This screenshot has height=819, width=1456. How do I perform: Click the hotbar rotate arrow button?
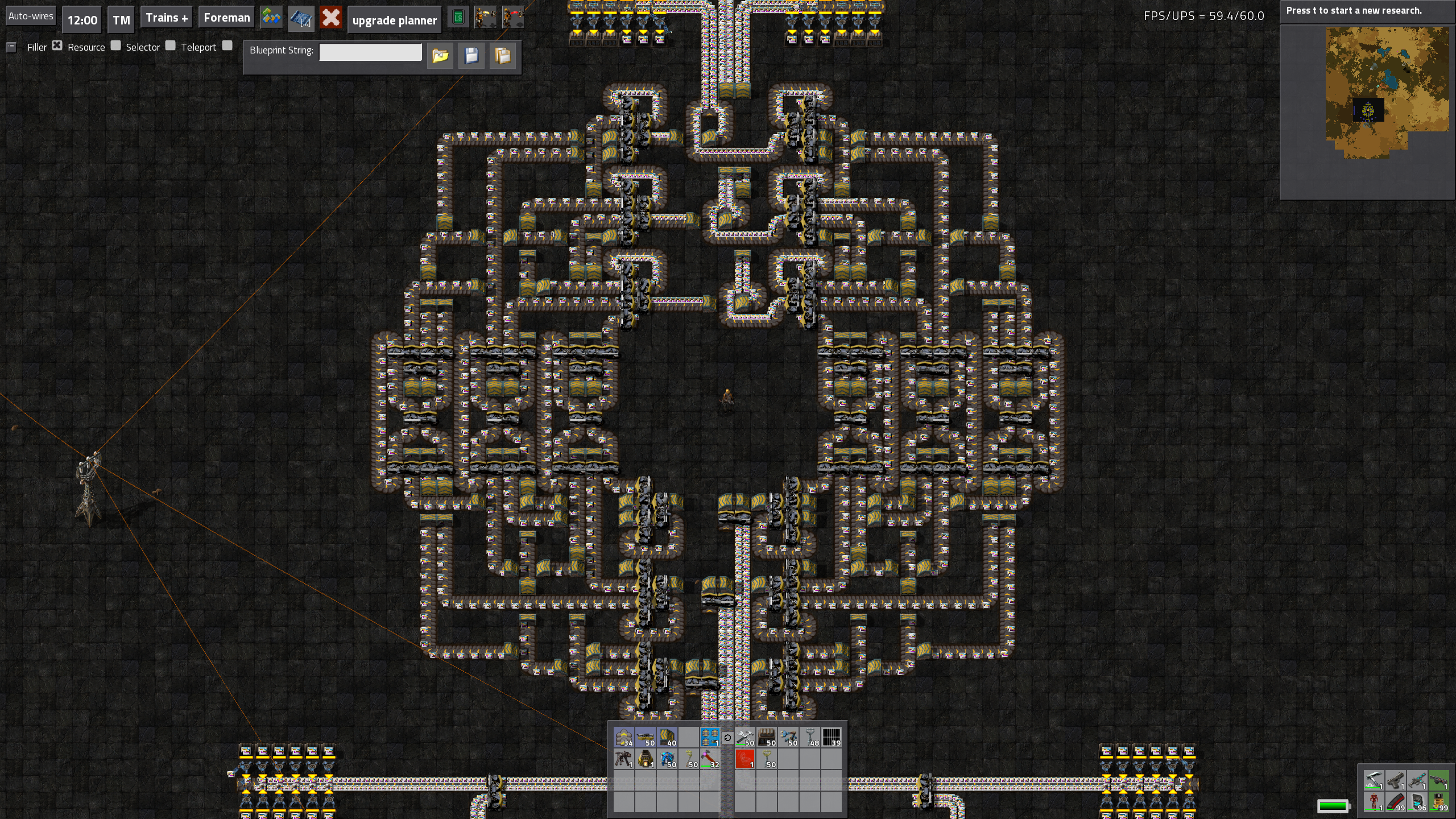coord(727,738)
